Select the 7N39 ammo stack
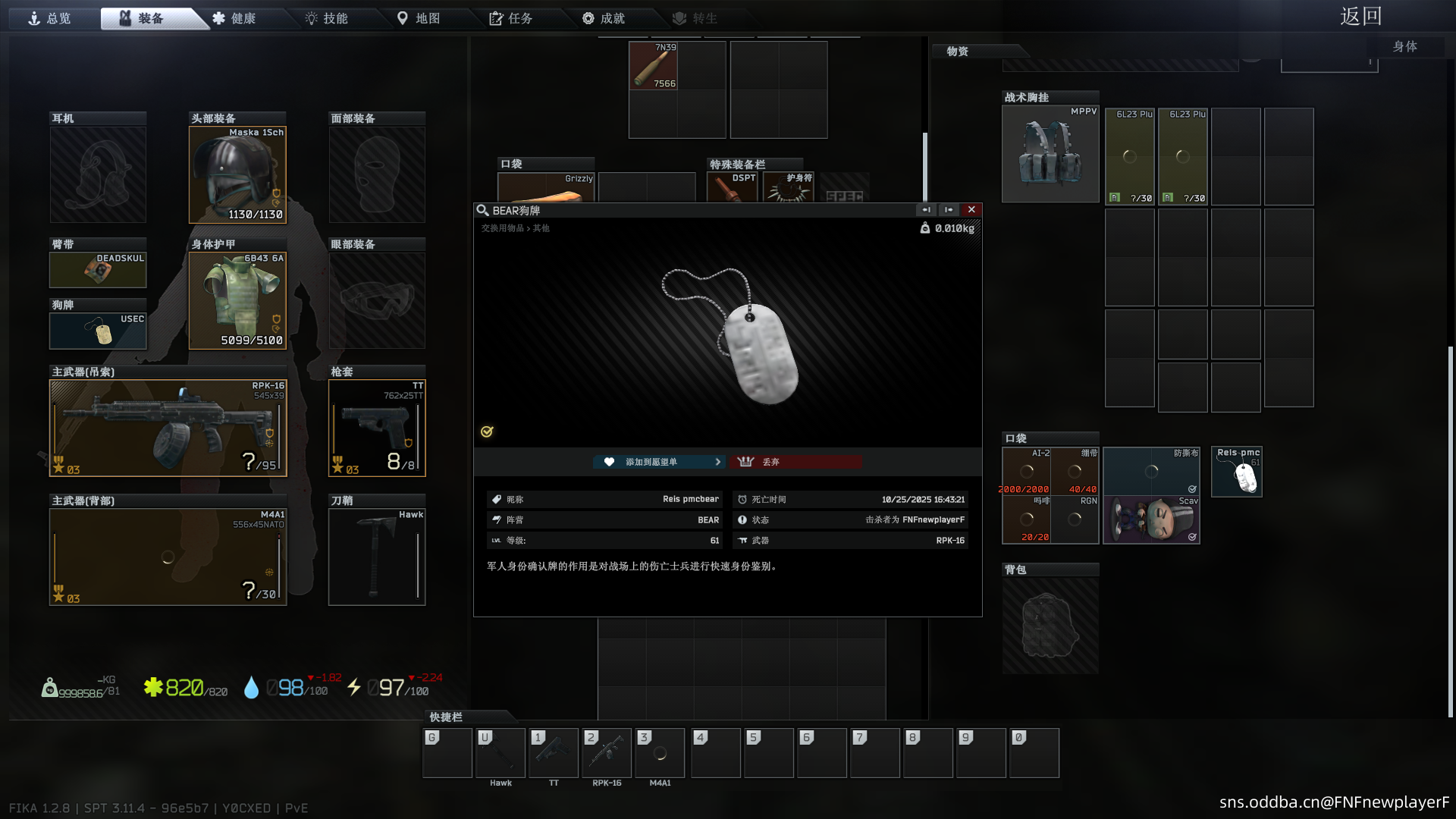The height and width of the screenshot is (819, 1456). pyautogui.click(x=653, y=66)
